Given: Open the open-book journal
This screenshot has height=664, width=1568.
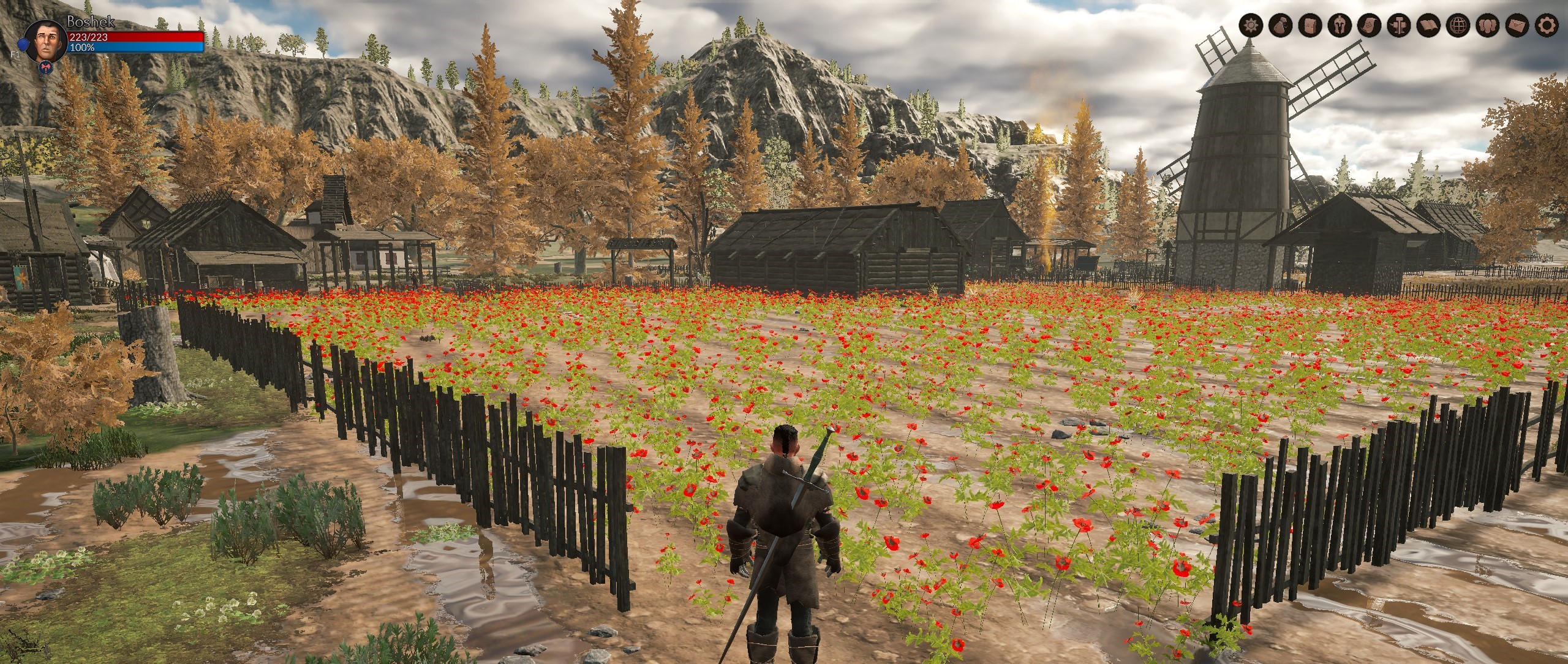Looking at the screenshot, I should (x=1428, y=42).
